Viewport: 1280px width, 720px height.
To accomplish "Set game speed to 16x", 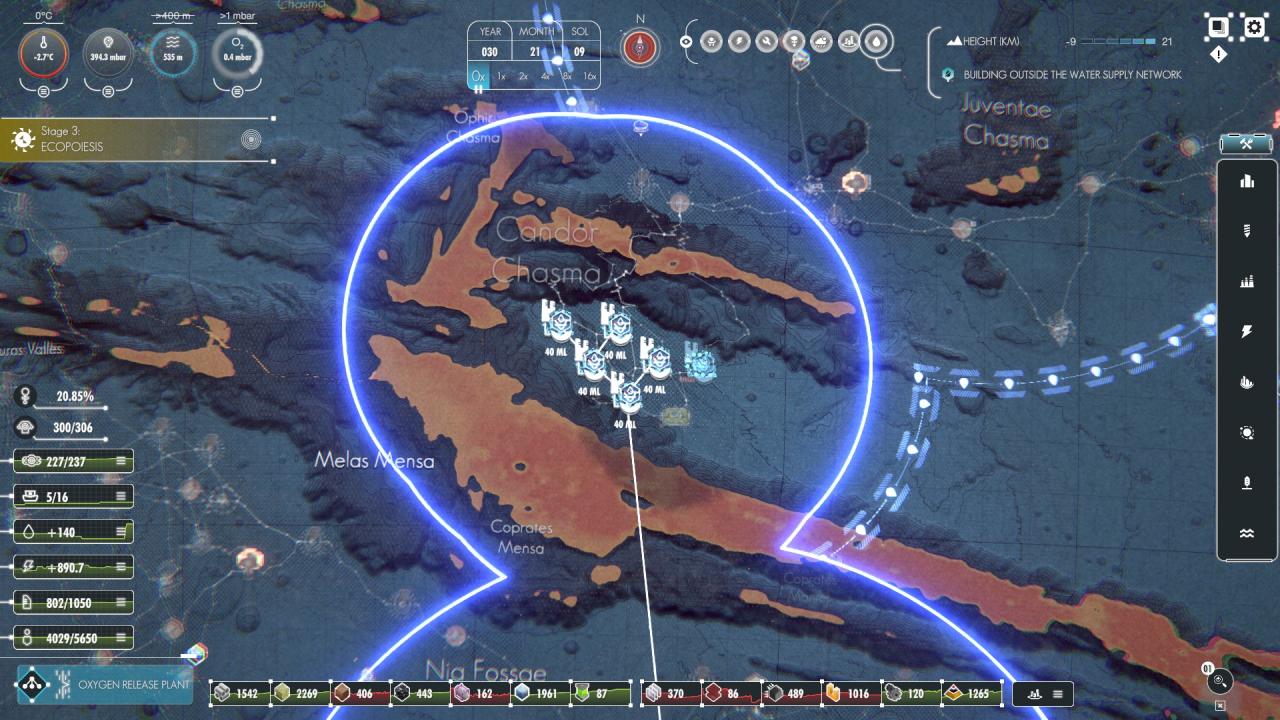I will tap(589, 76).
